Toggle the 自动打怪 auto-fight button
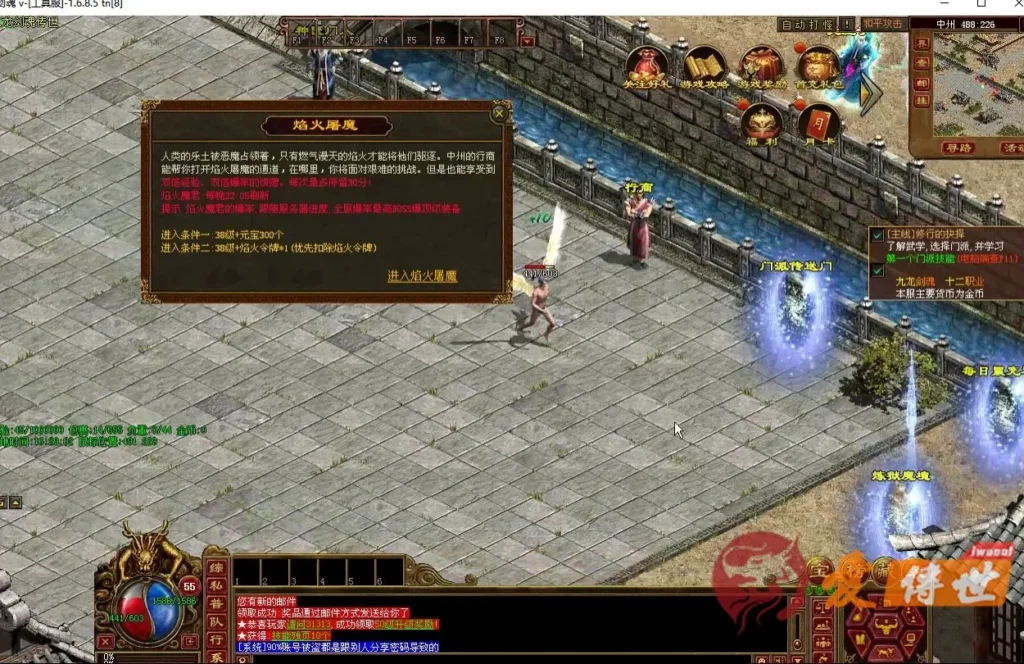Screen dimensions: 1024x664 (x=805, y=24)
